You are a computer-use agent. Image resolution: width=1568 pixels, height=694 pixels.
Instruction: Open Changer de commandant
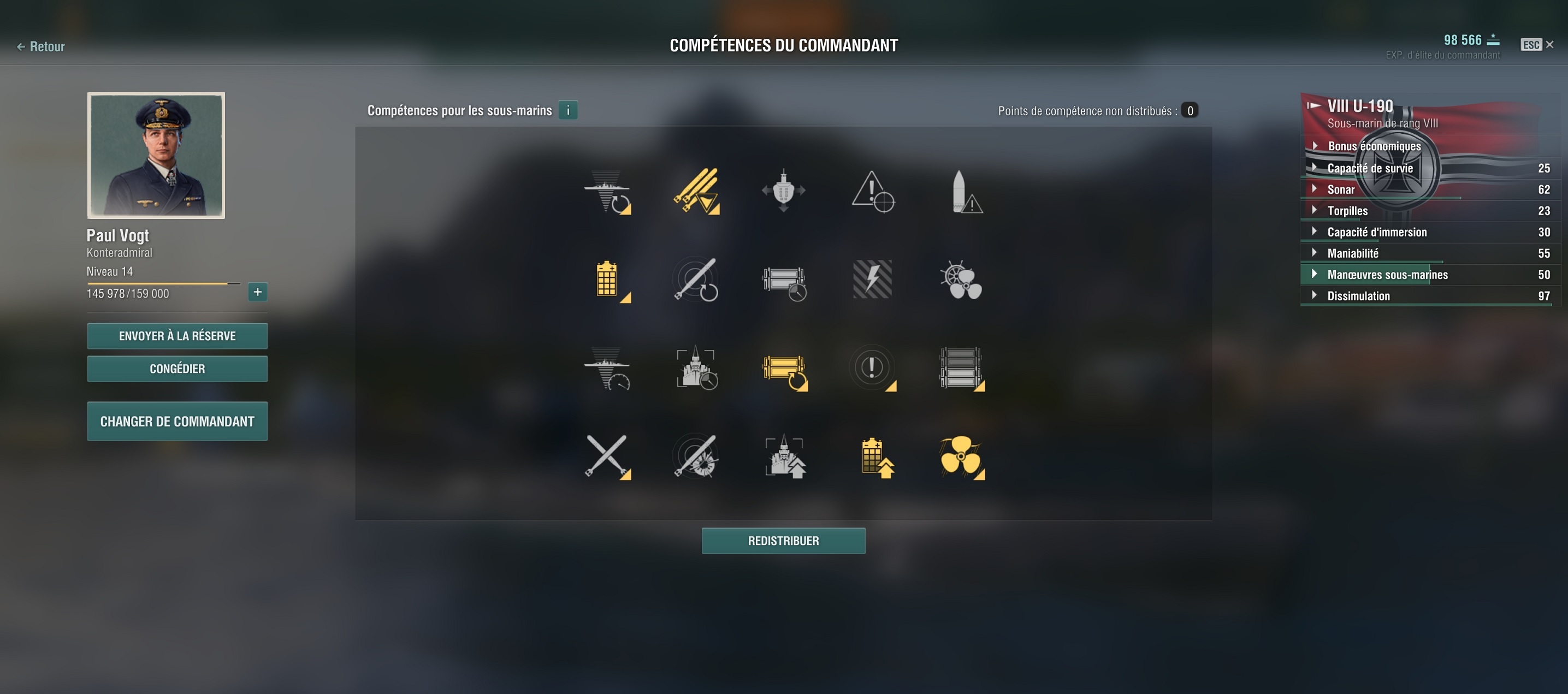pos(177,422)
